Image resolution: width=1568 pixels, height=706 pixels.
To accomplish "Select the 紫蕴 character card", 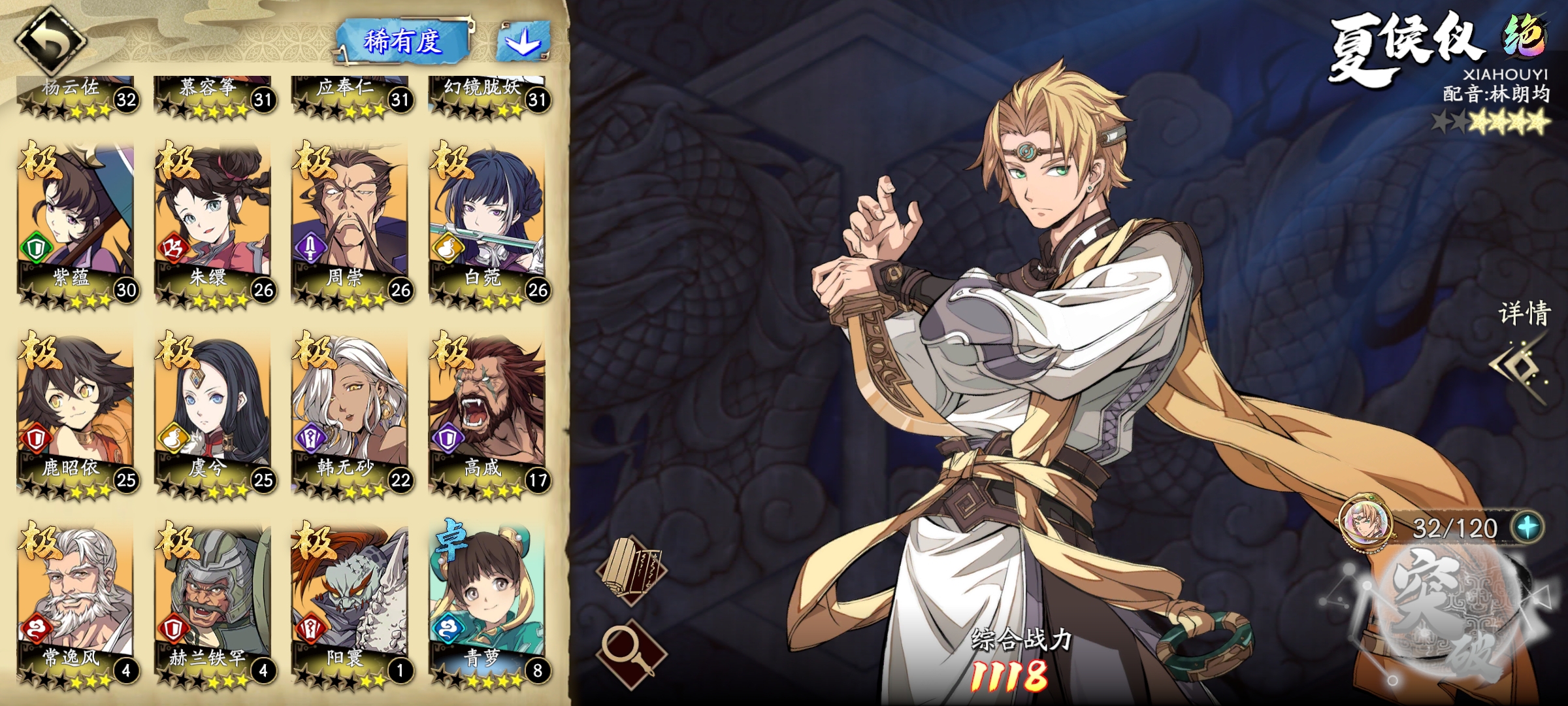I will point(76,222).
